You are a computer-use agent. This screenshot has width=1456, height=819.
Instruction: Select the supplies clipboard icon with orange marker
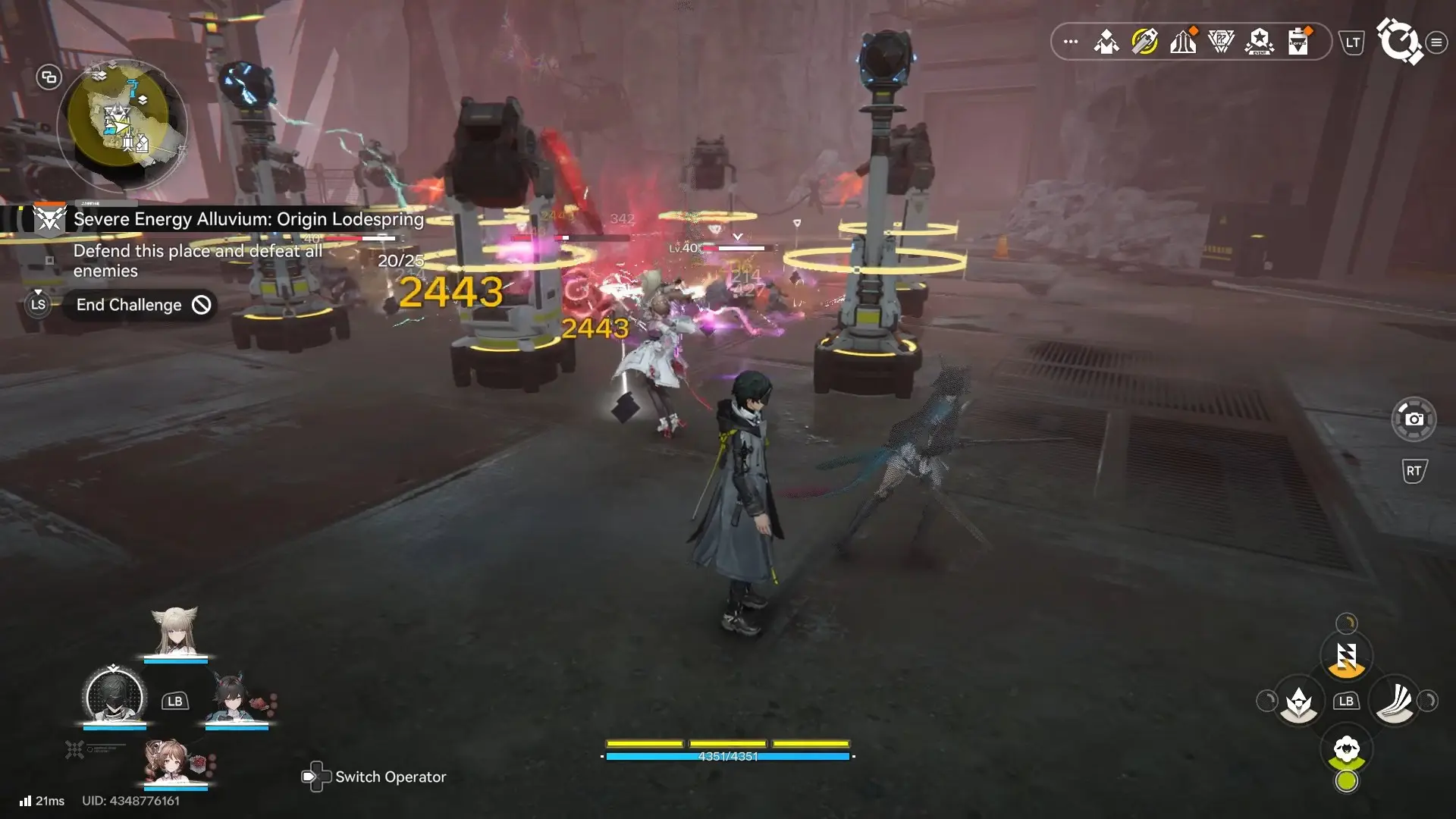click(x=1298, y=42)
